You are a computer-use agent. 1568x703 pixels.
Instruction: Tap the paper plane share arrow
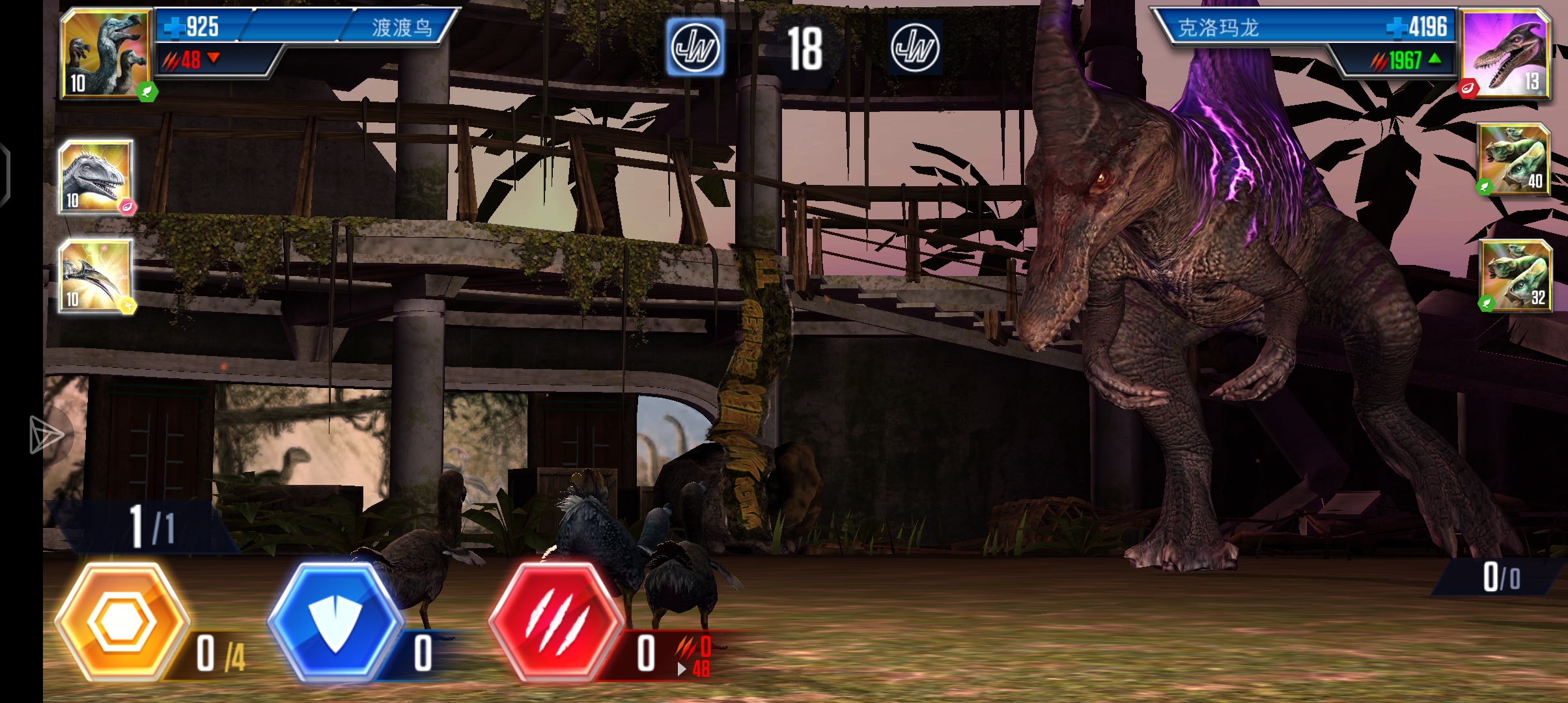(47, 435)
